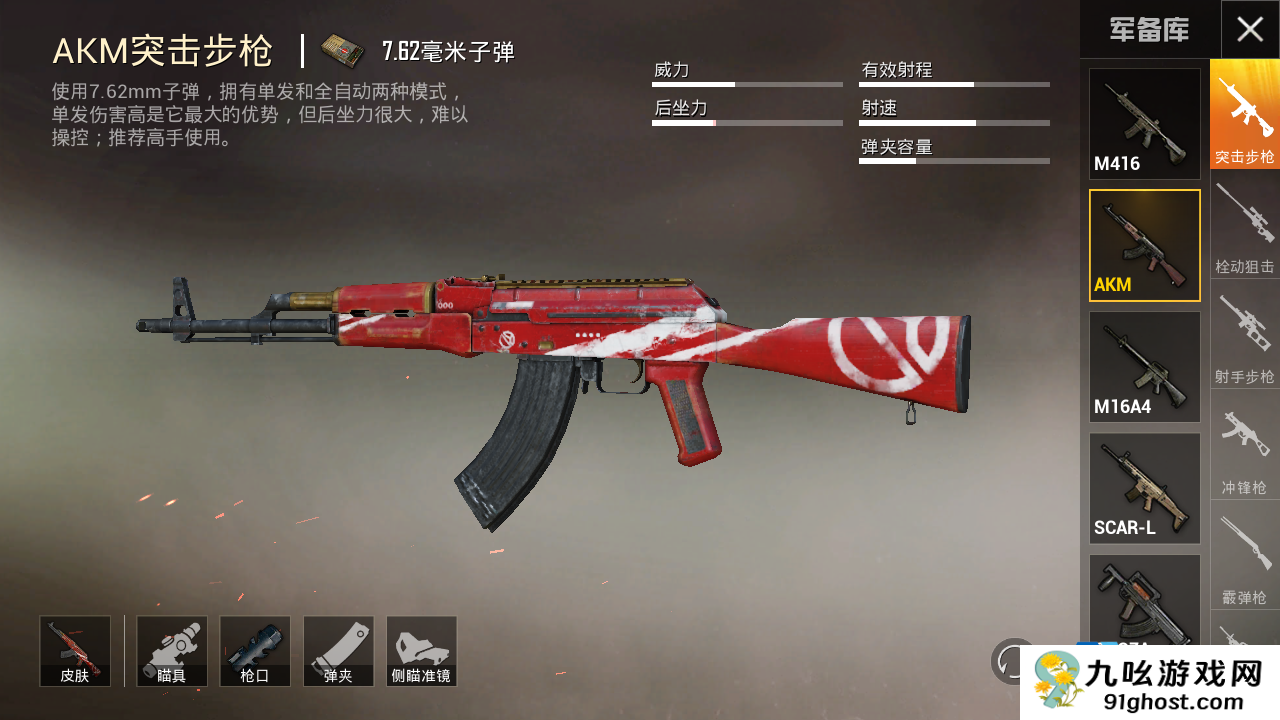The image size is (1280, 720).
Task: Switch to the 射手步枪 marksman rifle tab
Action: click(1245, 334)
